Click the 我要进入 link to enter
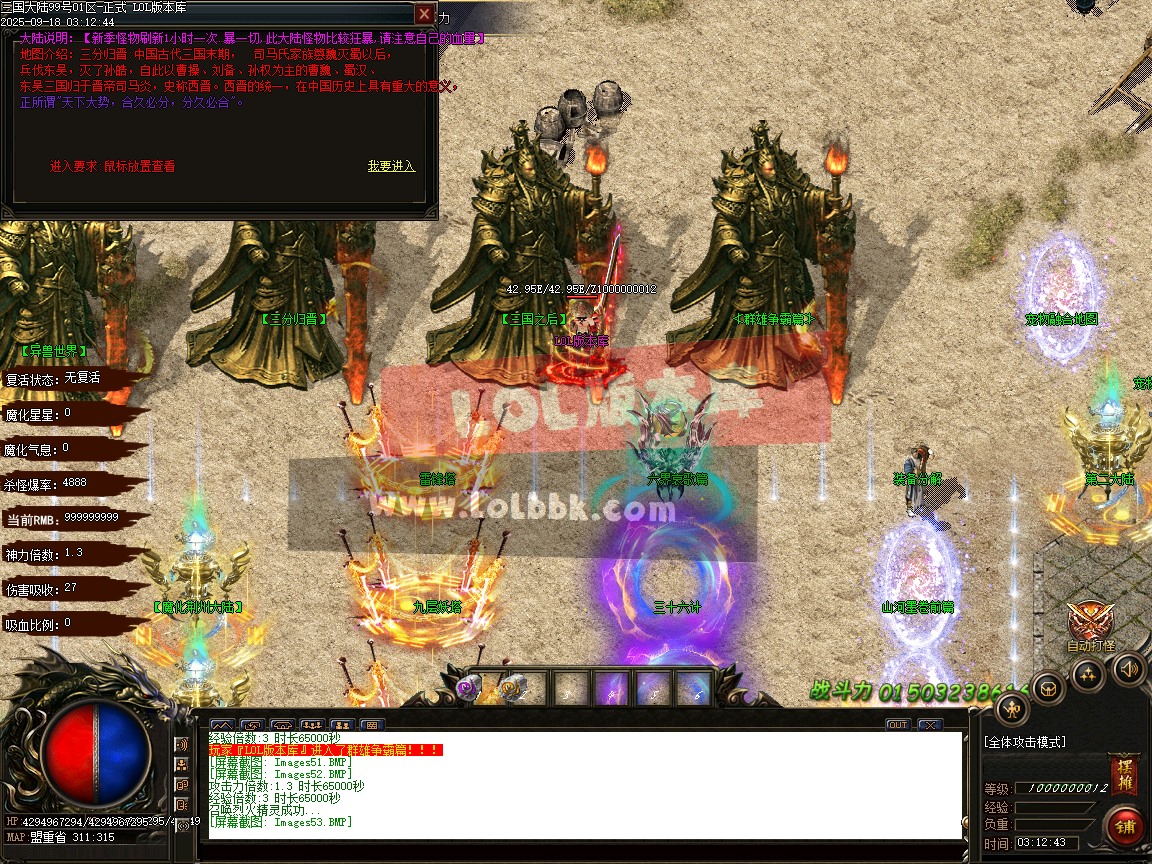Screen dimensions: 1152x864 pyautogui.click(x=391, y=166)
